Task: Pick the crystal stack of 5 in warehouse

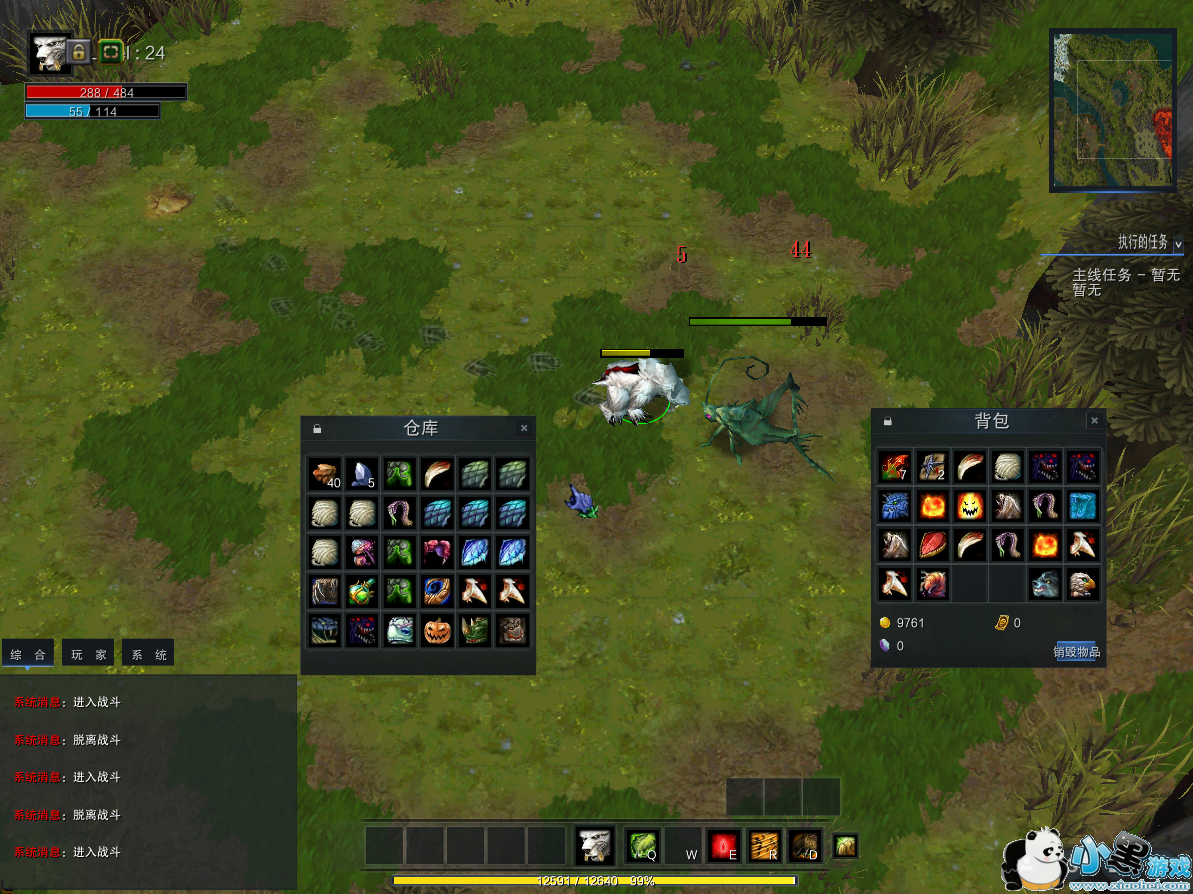Action: [362, 474]
